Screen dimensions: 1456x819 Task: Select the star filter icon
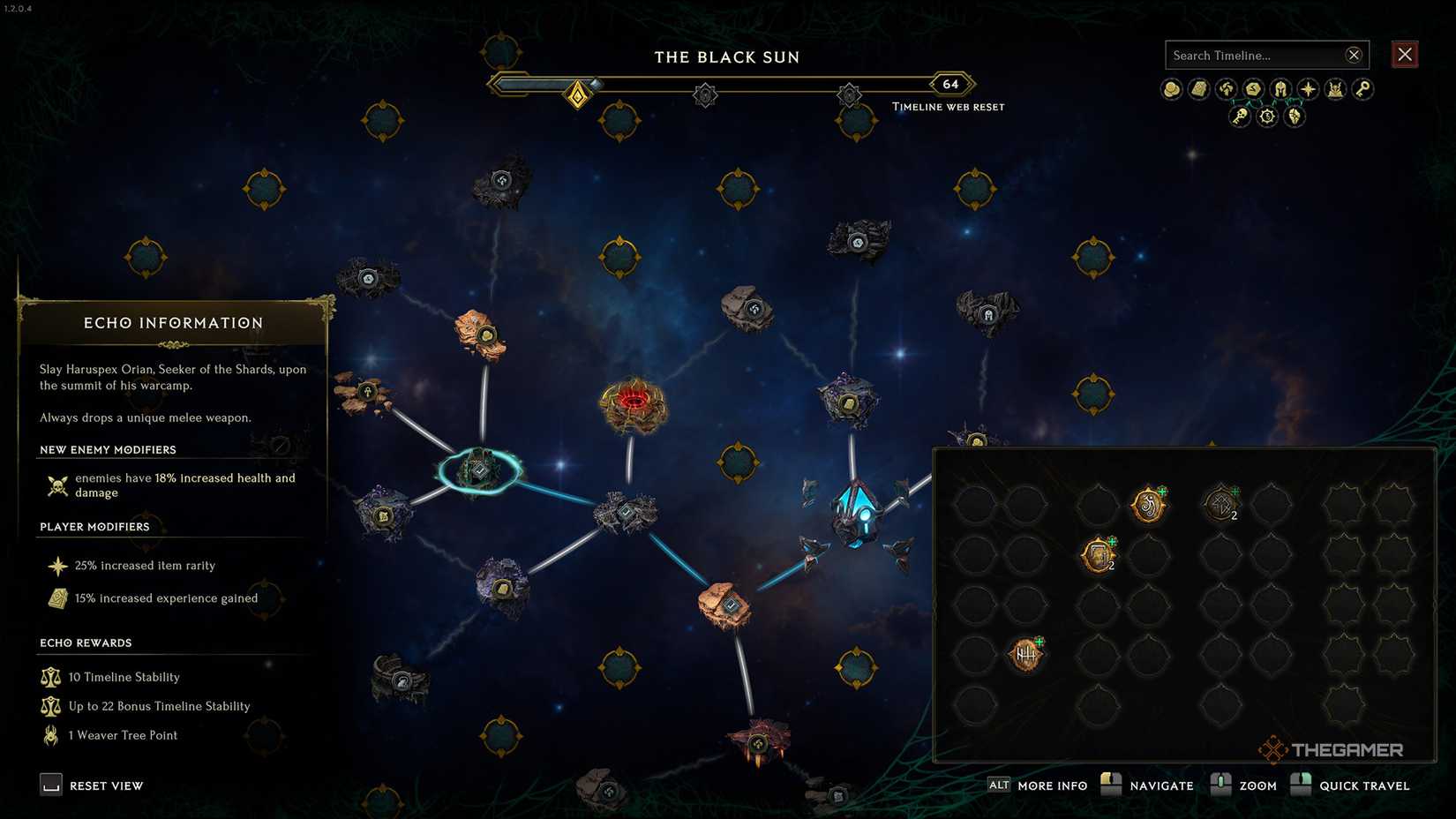(1307, 88)
